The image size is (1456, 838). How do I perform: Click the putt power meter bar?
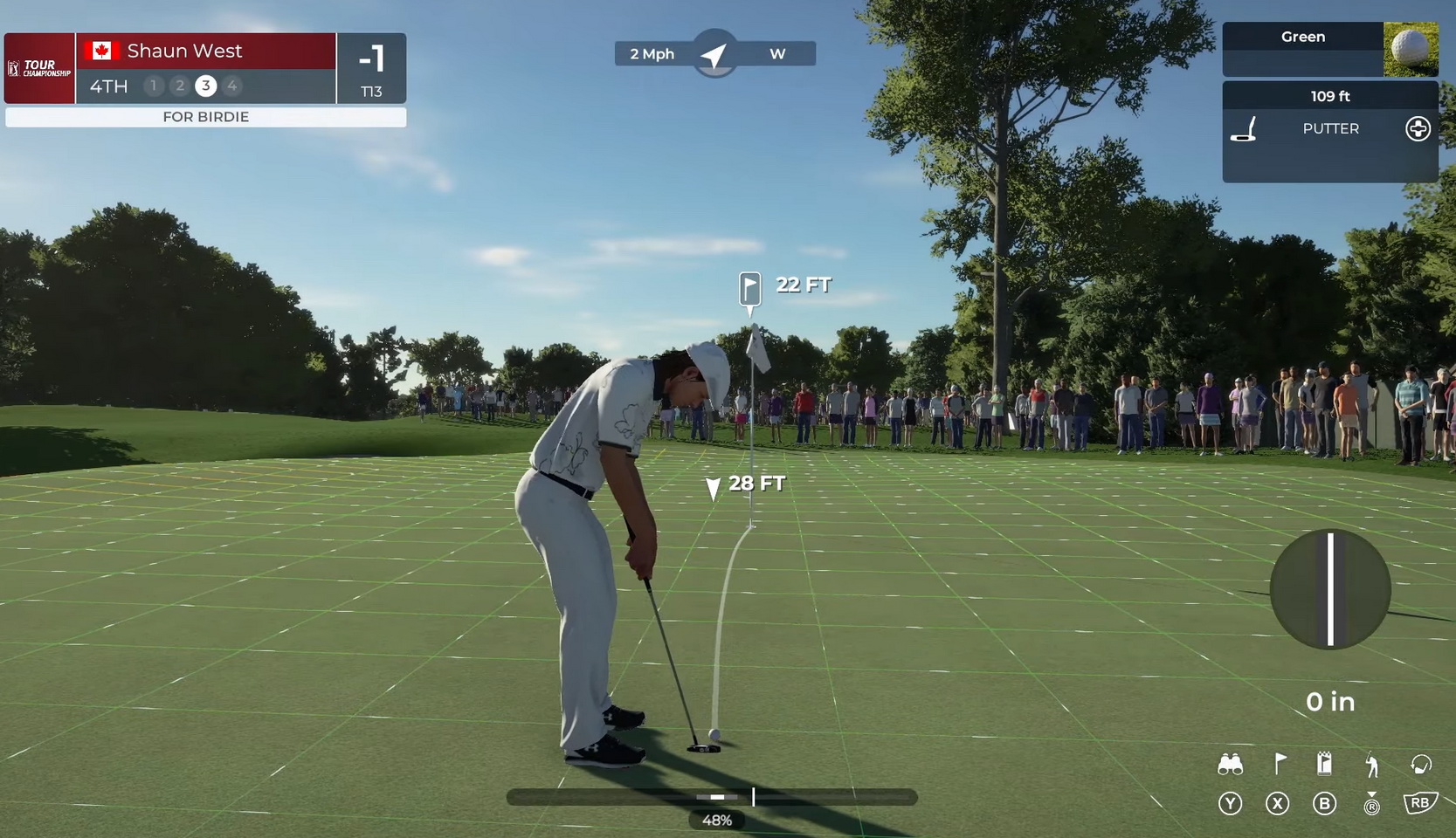(712, 797)
